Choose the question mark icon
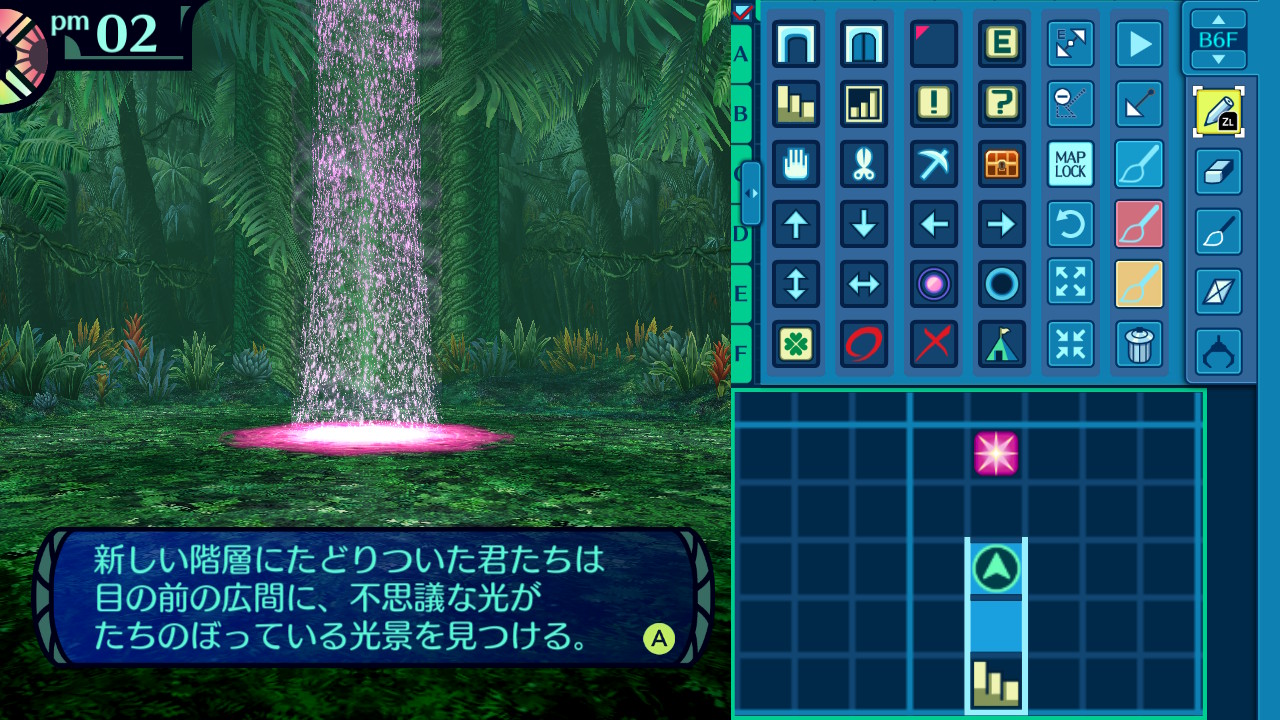The height and width of the screenshot is (720, 1280). coord(1001,104)
